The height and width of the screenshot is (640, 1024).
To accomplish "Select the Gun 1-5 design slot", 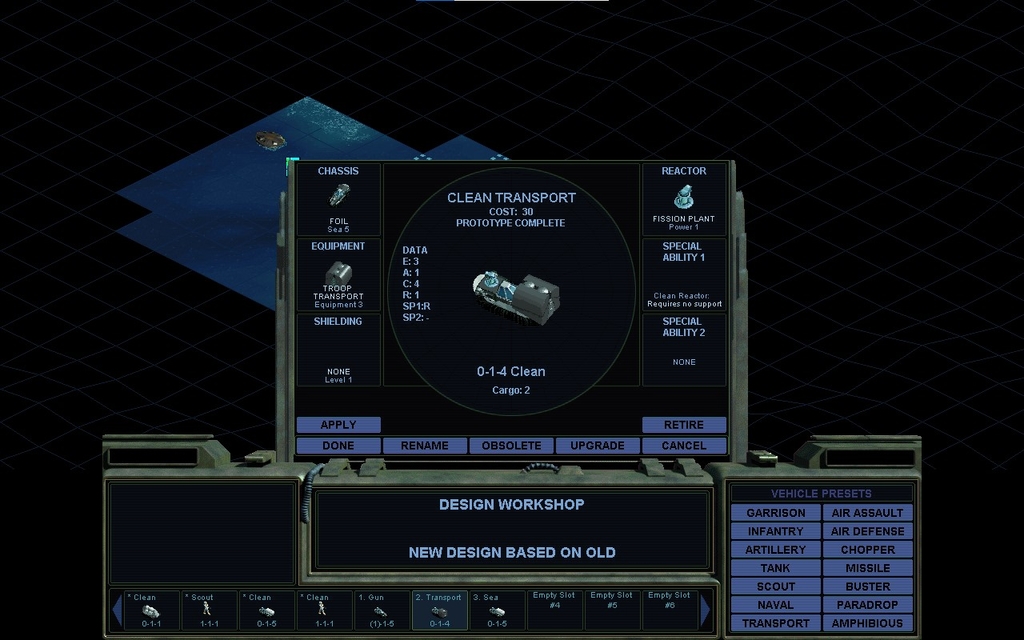I will point(381,610).
